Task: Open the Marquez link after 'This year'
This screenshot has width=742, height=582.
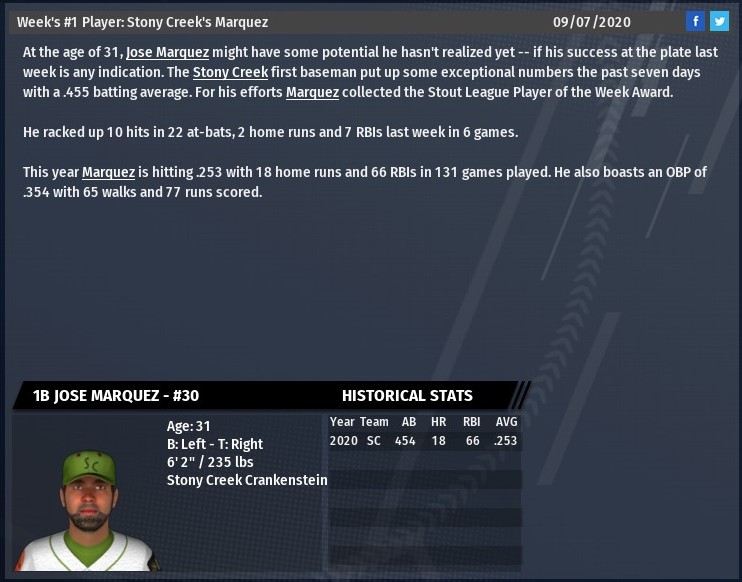Action: 108,172
